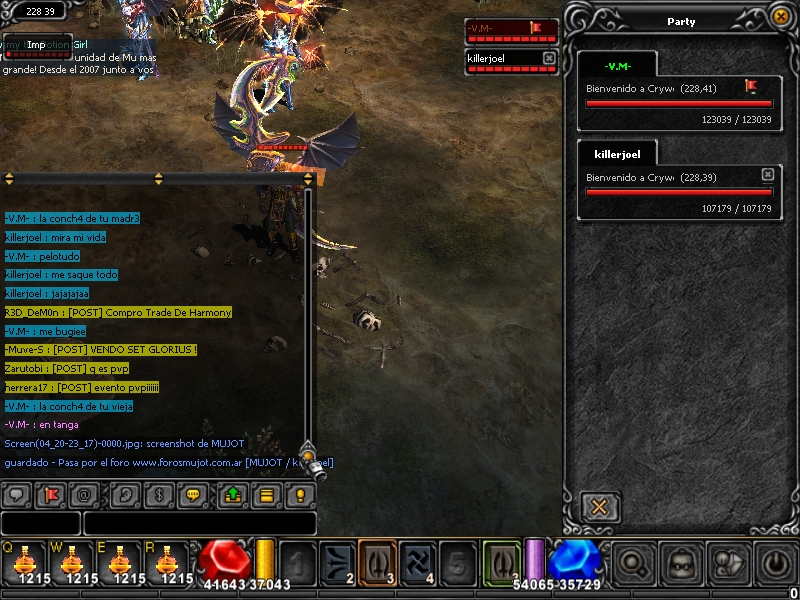Toggle the whisper ear chat button
The width and height of the screenshot is (800, 600).
pos(123,494)
